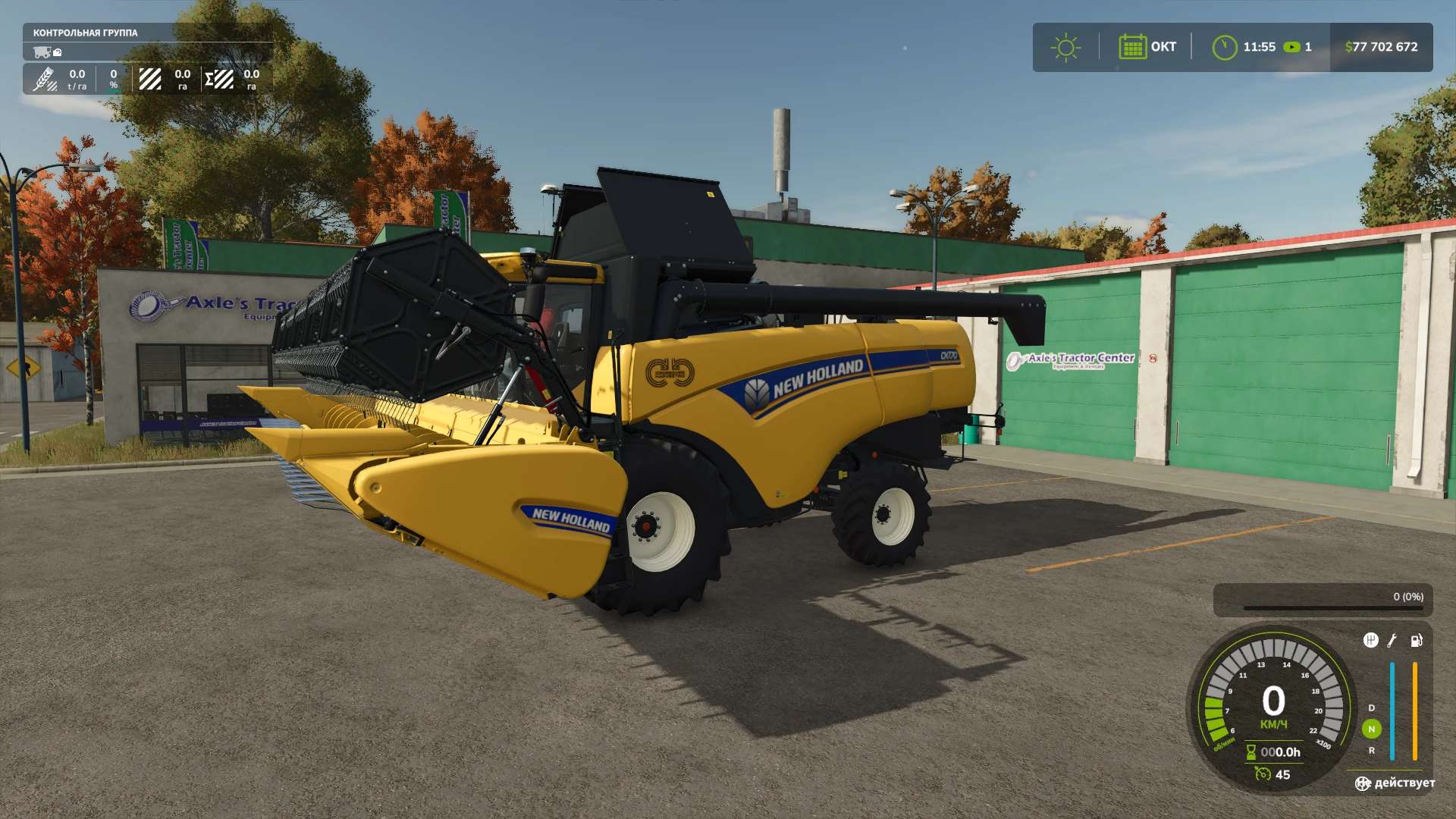Viewport: 1456px width, 819px height.
Task: Click the wheat yield icon
Action: click(45, 79)
